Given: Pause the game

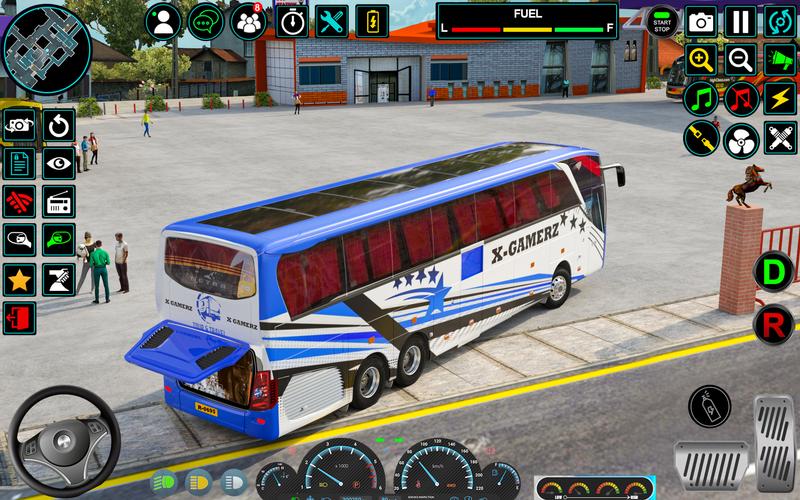Looking at the screenshot, I should tap(740, 21).
